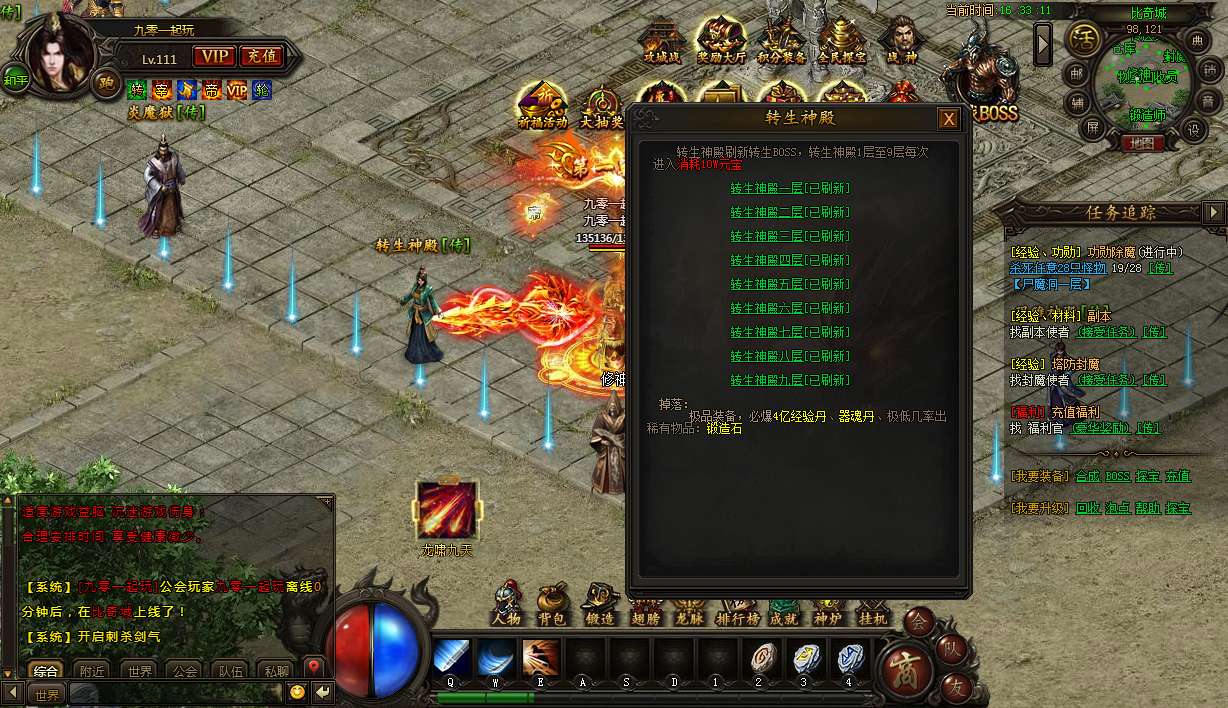
Task: Switch chat to the 附近 tab
Action: 93,671
